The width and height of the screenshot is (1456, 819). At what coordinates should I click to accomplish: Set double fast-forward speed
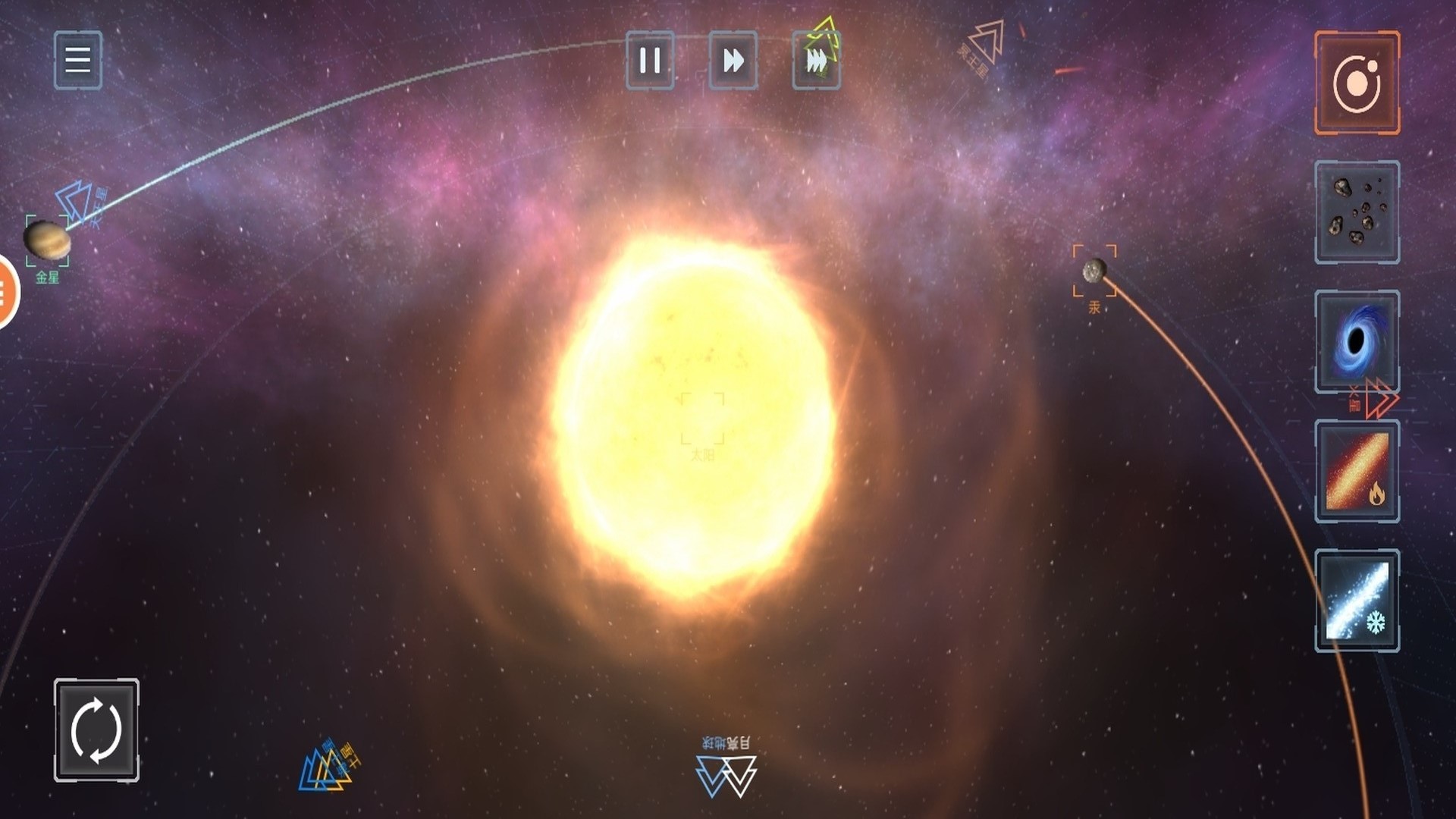pyautogui.click(x=733, y=61)
